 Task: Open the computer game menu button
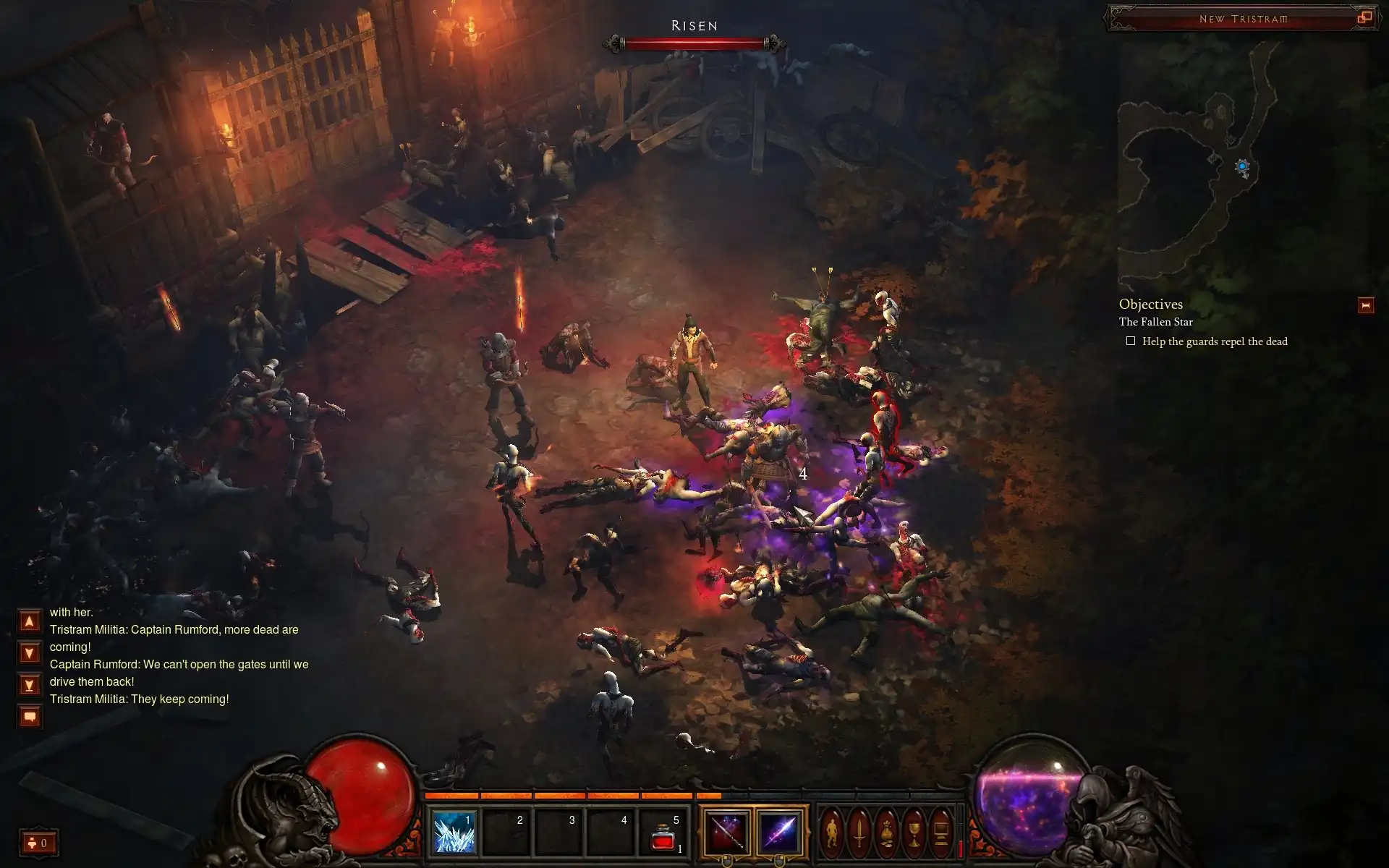(x=940, y=832)
